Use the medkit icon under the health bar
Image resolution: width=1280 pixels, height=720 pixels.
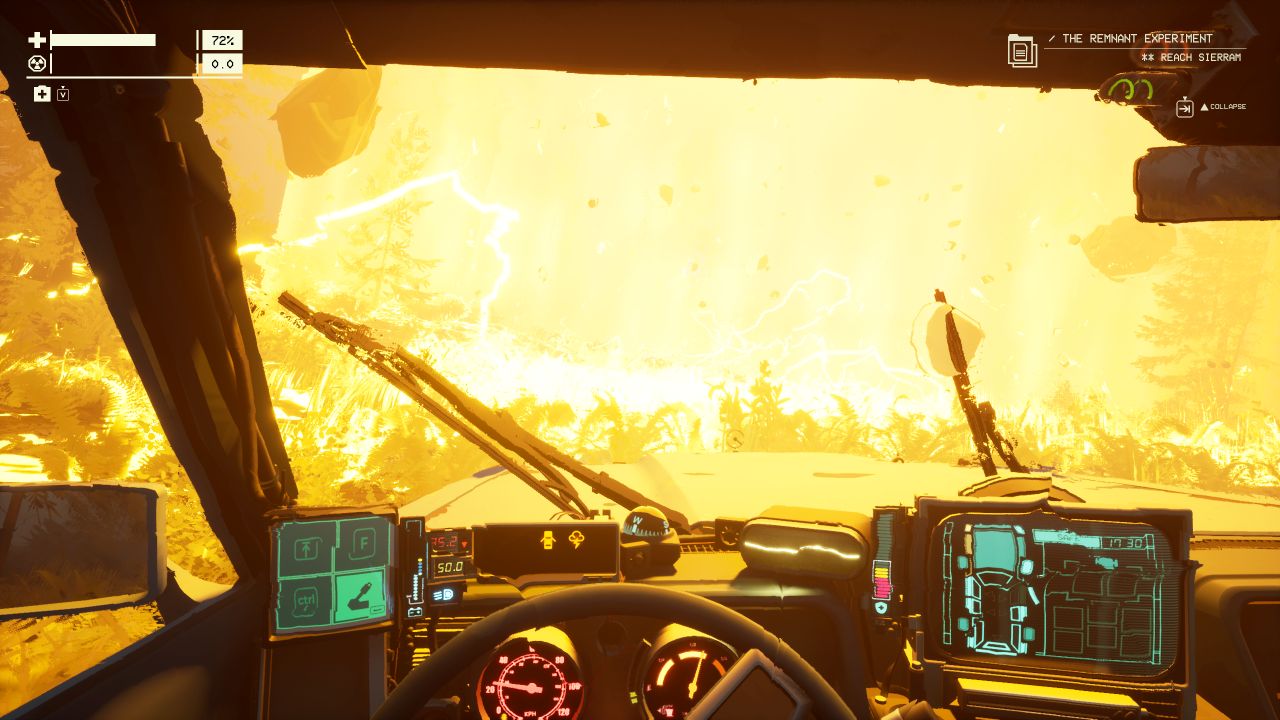click(42, 94)
